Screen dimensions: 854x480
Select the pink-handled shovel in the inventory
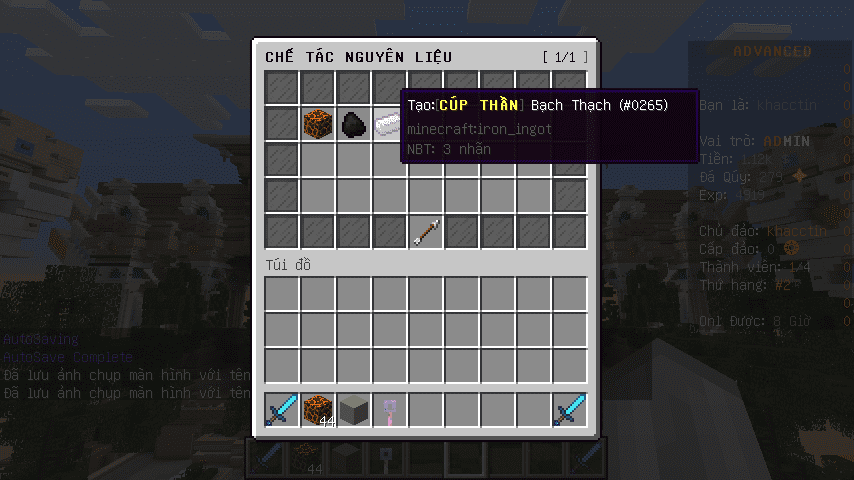point(389,409)
